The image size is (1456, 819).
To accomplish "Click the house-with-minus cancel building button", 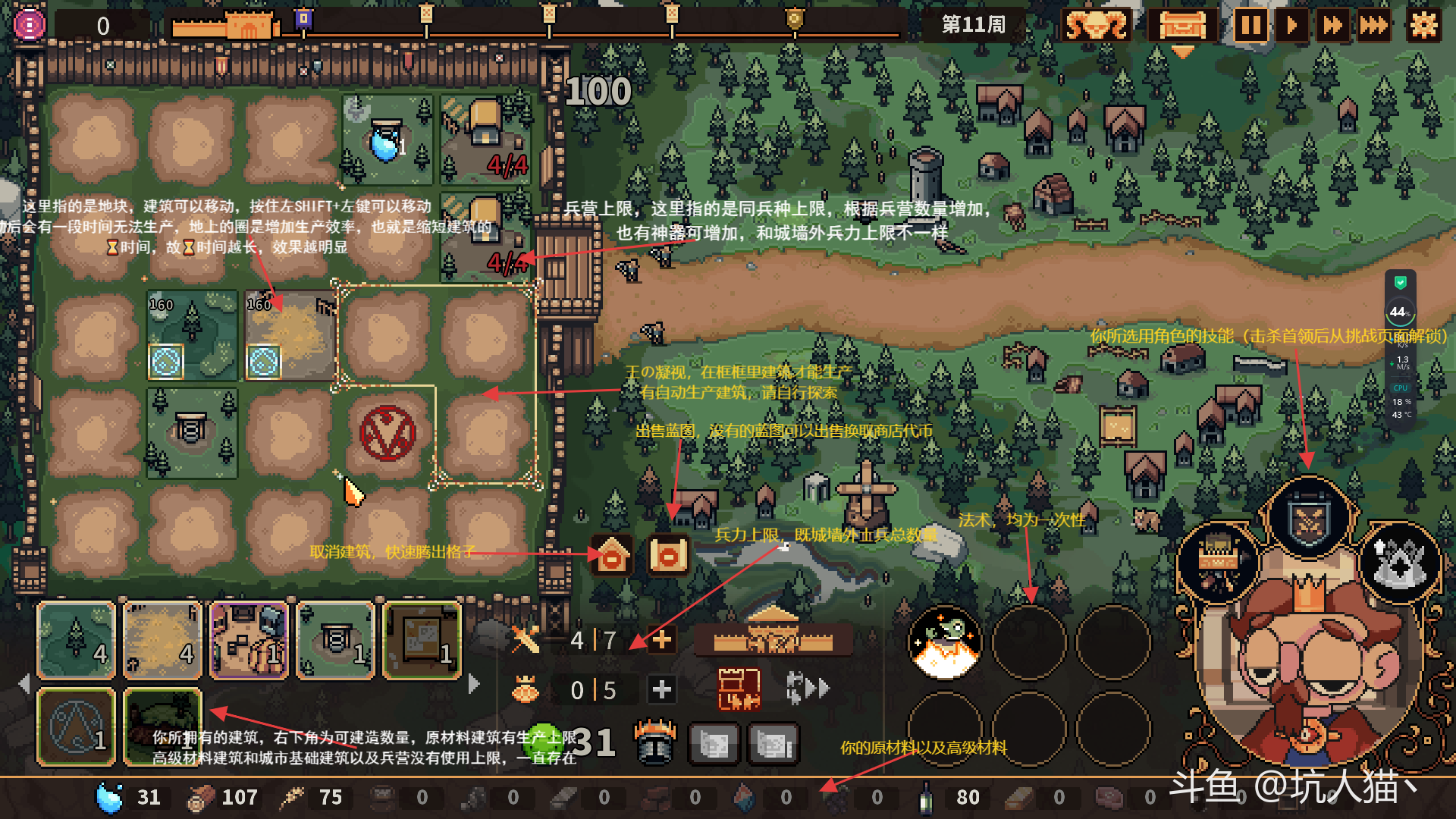I will coord(612,557).
